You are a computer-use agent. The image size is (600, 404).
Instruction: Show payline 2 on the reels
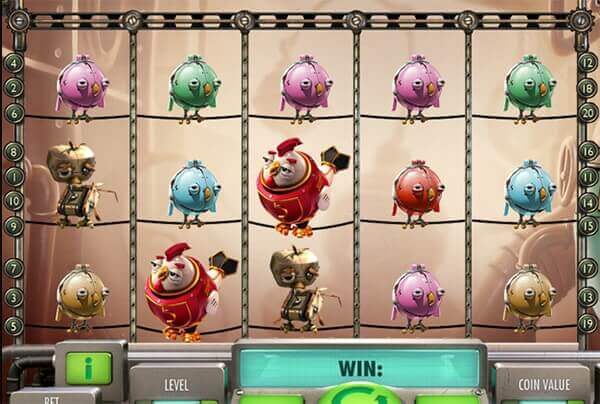tap(13, 87)
